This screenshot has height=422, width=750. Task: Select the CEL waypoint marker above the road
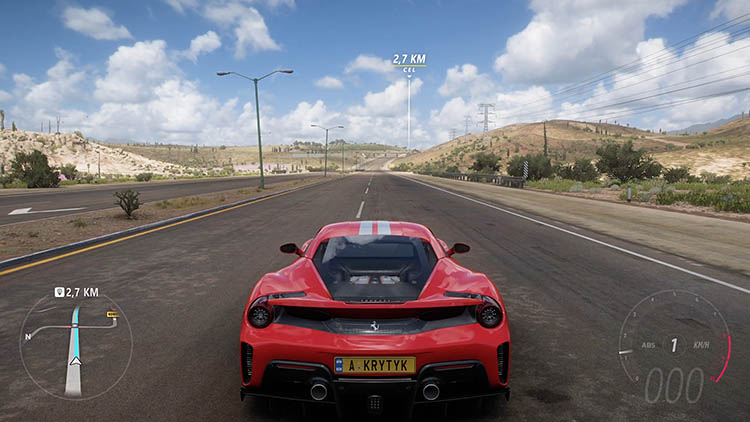[409, 69]
